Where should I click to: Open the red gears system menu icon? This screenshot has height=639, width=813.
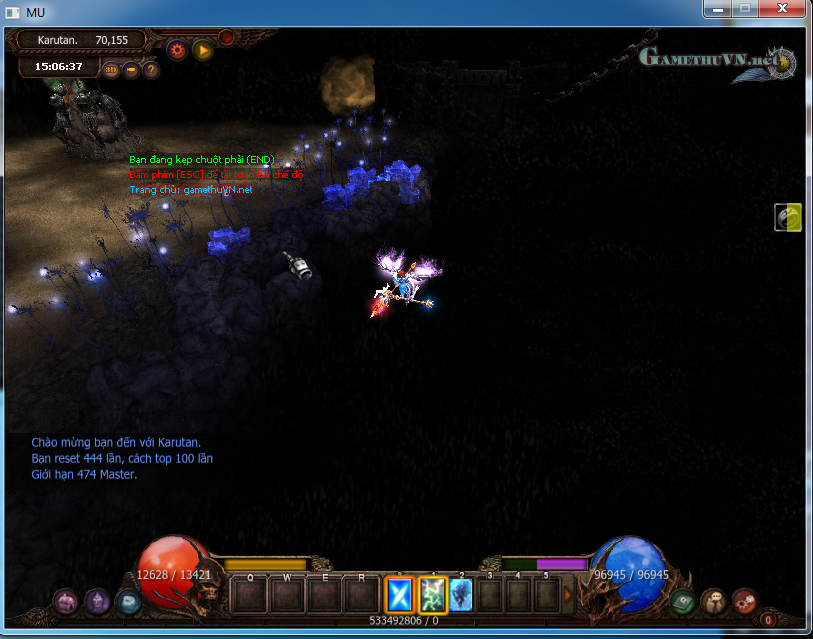point(744,601)
